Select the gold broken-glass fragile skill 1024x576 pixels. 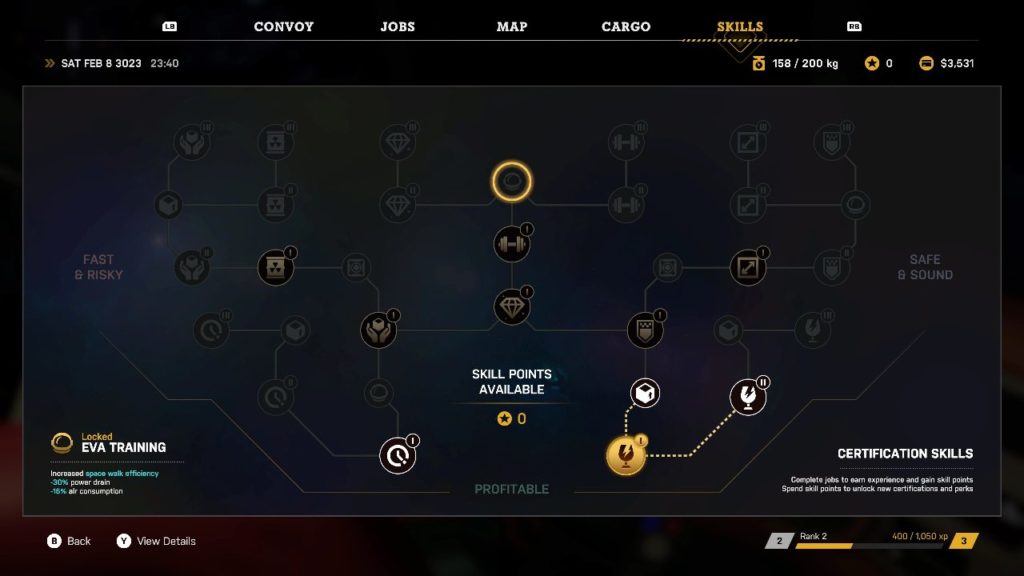(627, 456)
